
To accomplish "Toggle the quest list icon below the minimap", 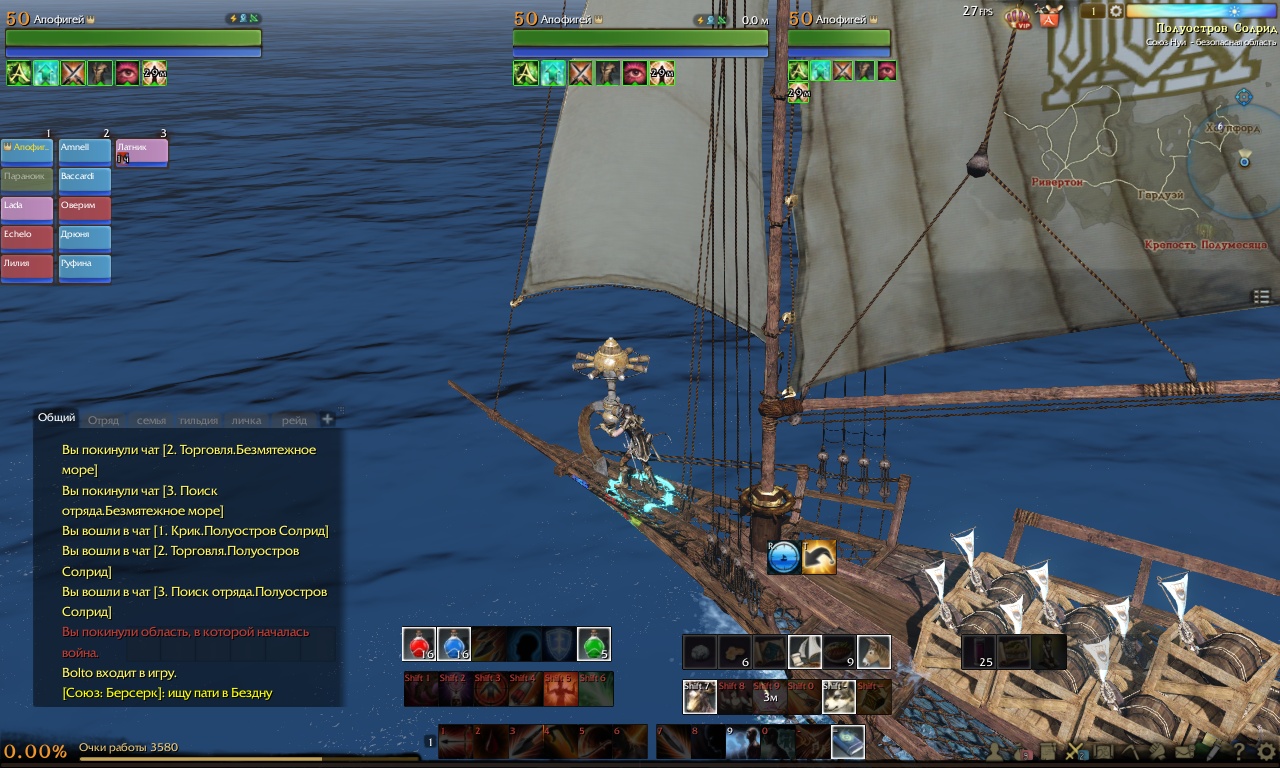I will pyautogui.click(x=1261, y=296).
